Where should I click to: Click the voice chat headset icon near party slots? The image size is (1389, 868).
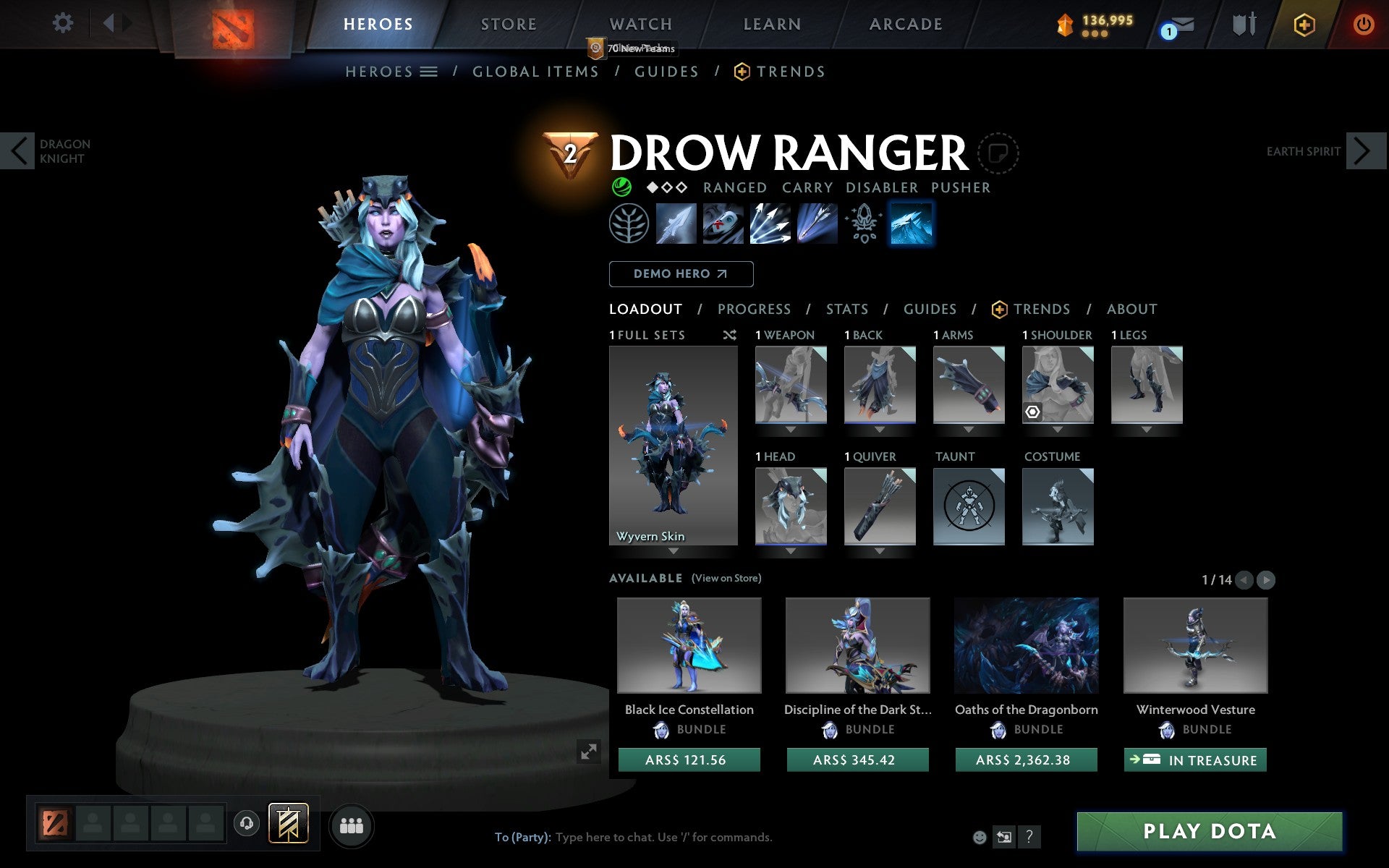tap(246, 823)
